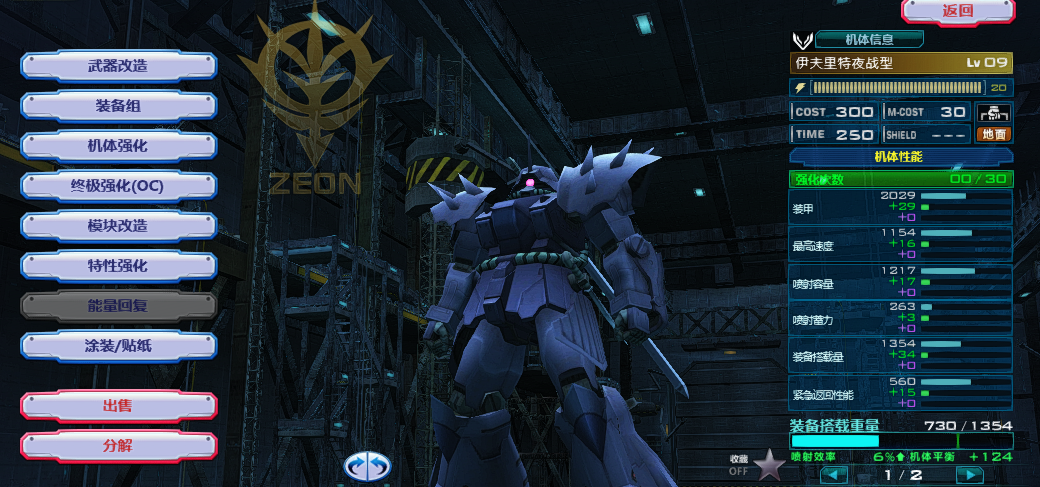
Task: Go back with the 返回 button
Action: 957,11
